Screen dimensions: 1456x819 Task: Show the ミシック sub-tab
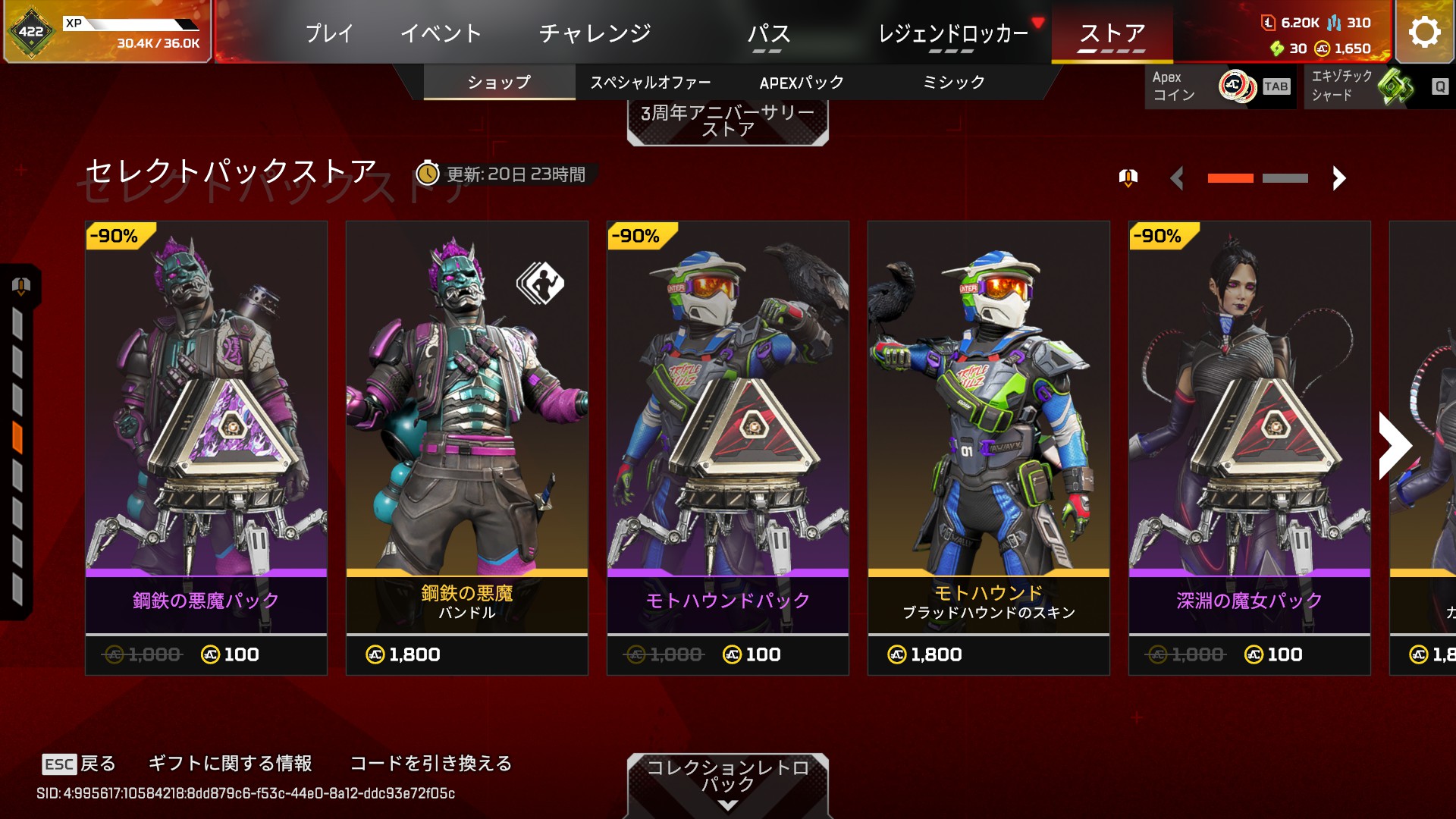[953, 82]
